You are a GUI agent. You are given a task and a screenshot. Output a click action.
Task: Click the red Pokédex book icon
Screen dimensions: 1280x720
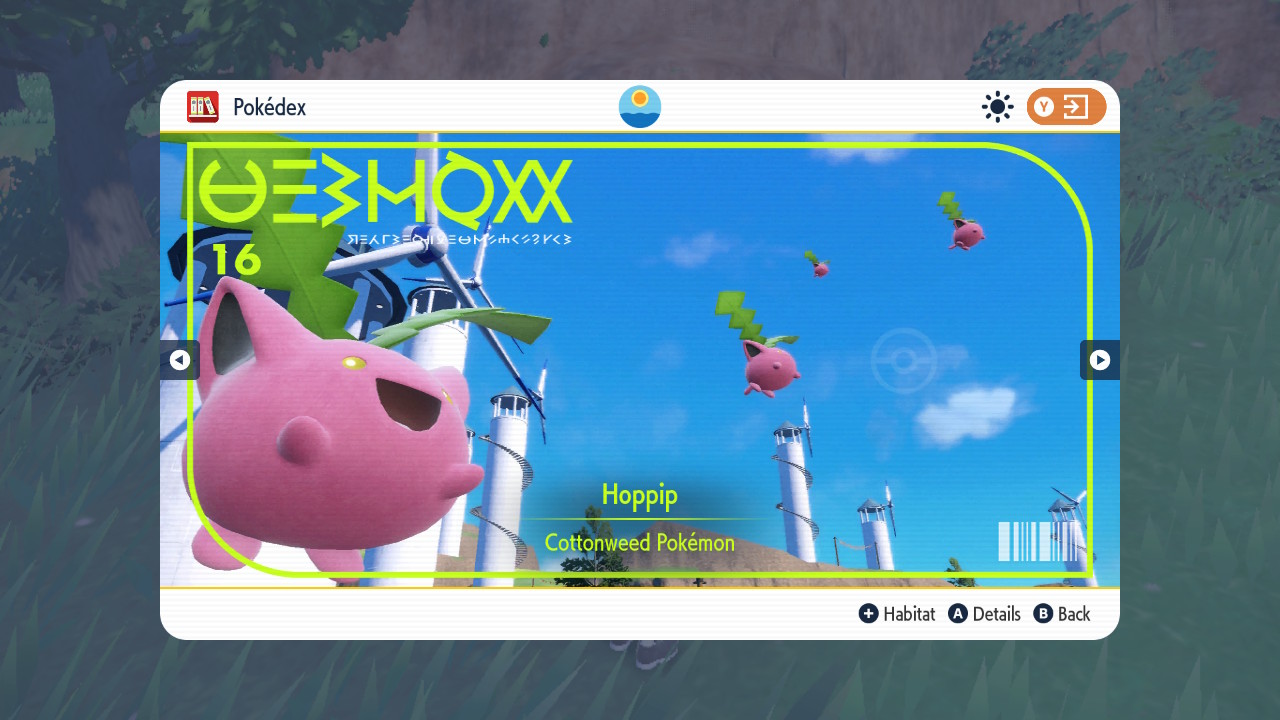(203, 107)
